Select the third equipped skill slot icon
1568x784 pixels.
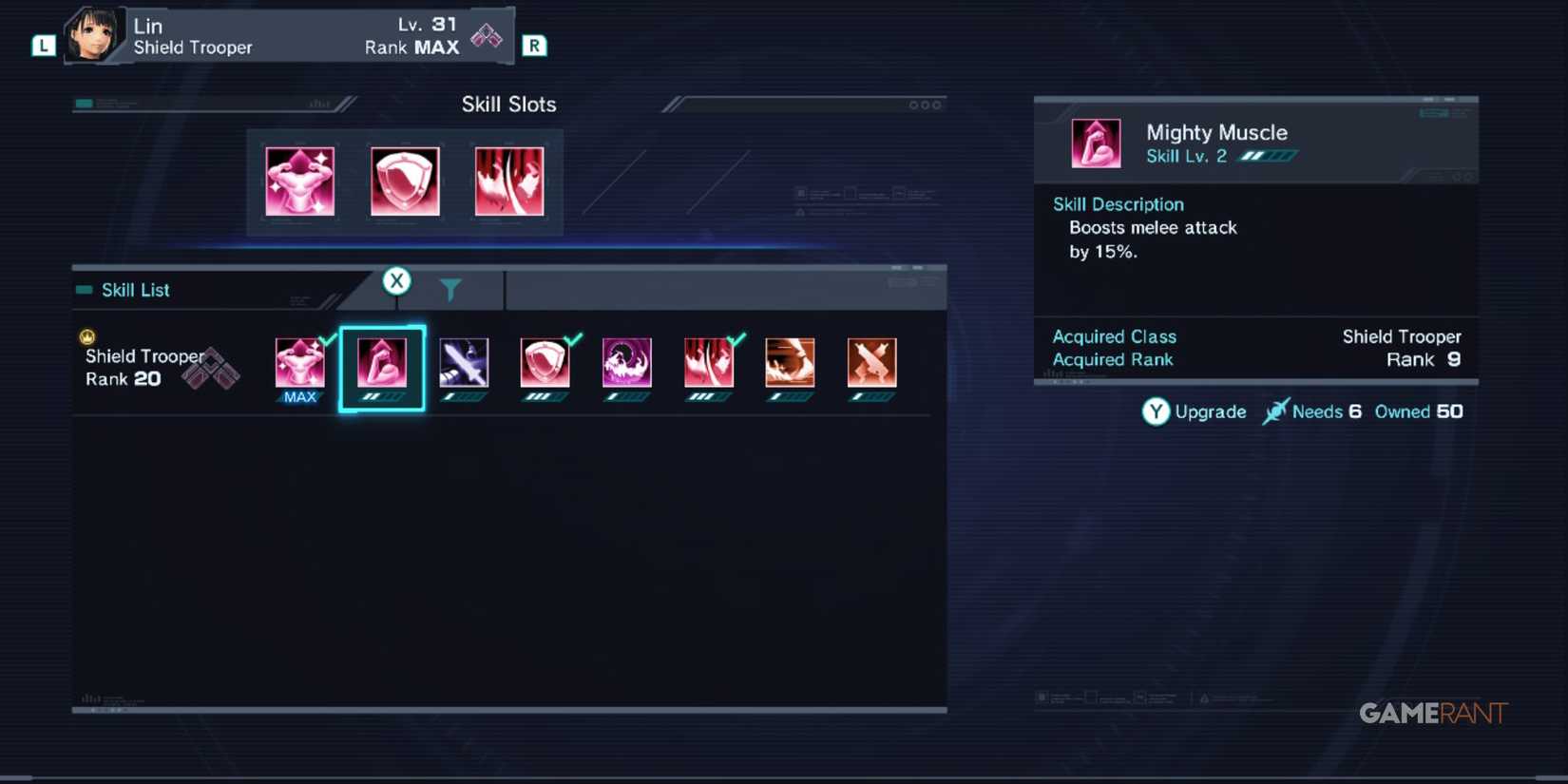tap(509, 182)
